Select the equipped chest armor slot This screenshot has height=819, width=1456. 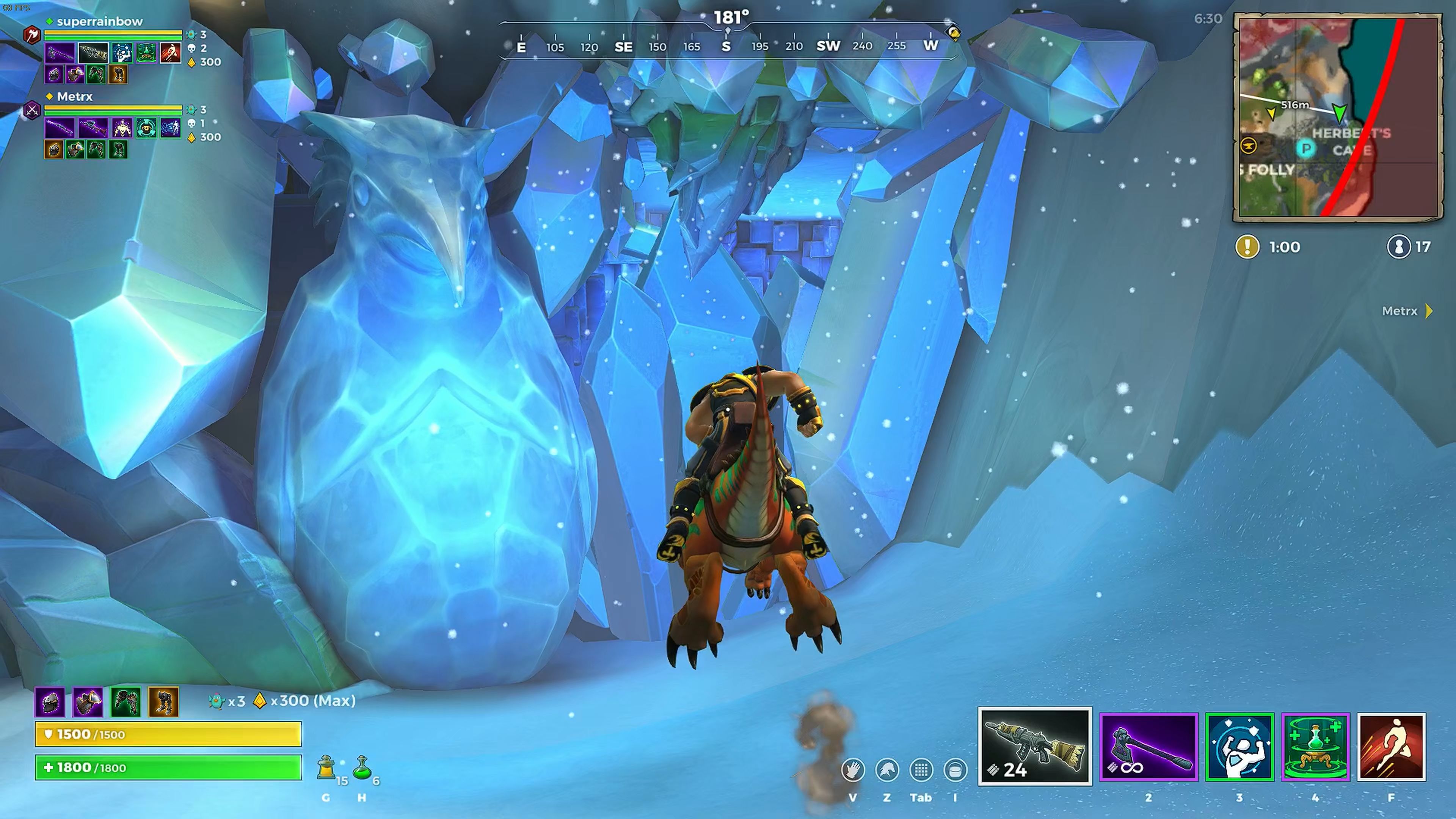[x=88, y=702]
